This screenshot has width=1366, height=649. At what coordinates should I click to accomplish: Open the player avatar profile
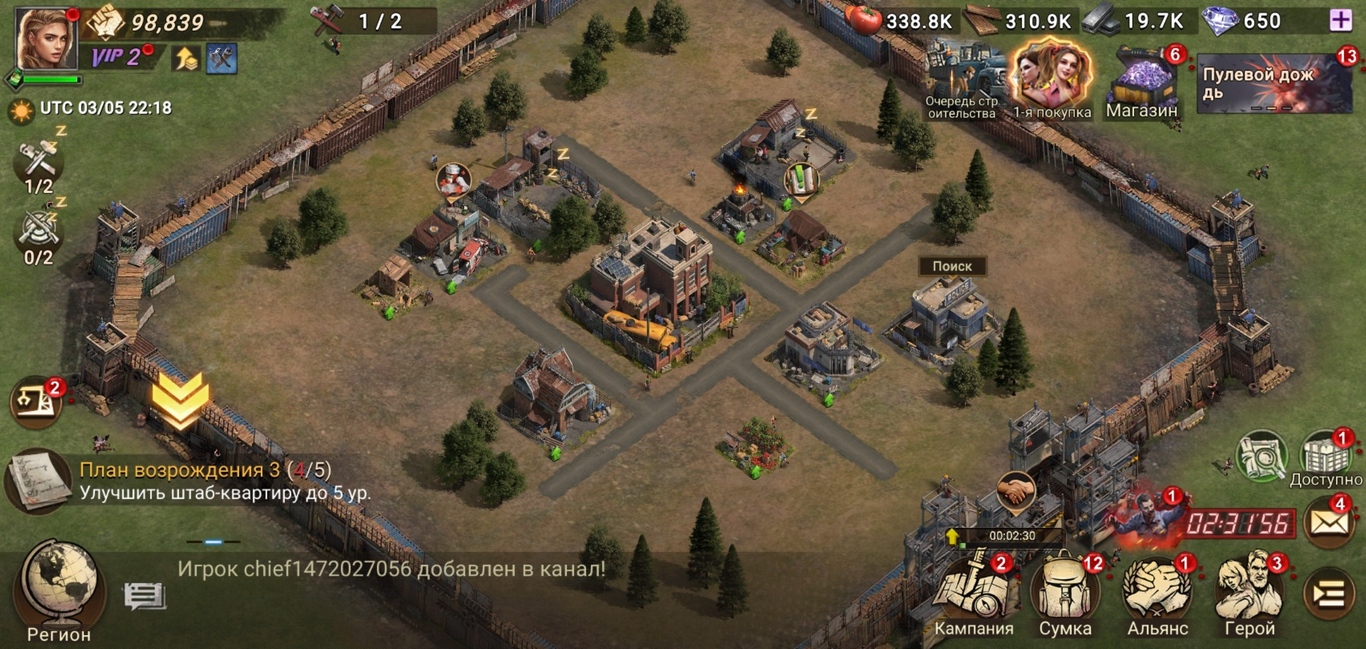[x=46, y=38]
